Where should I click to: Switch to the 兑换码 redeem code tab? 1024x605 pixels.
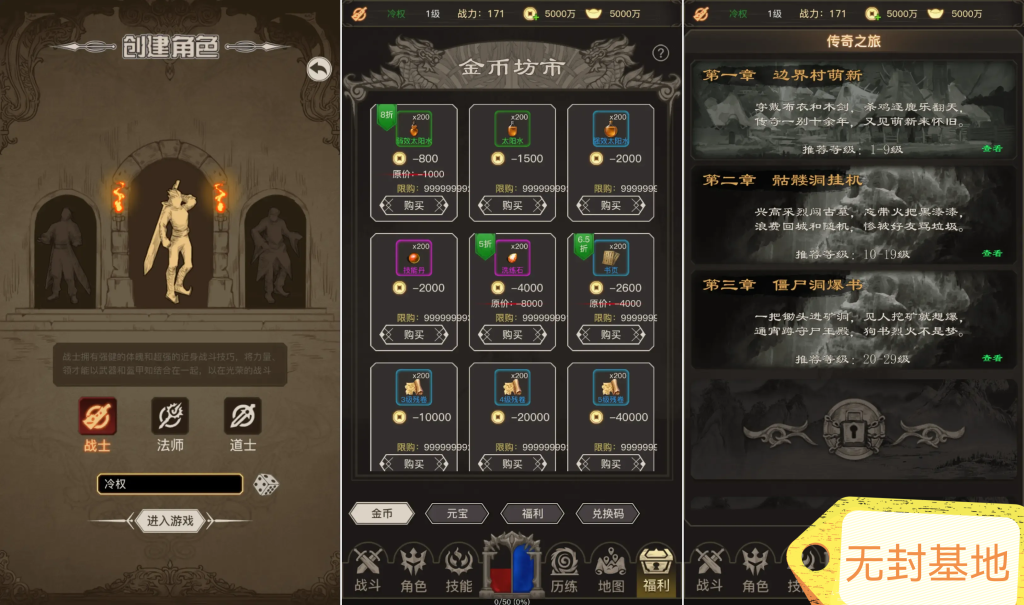pyautogui.click(x=607, y=513)
